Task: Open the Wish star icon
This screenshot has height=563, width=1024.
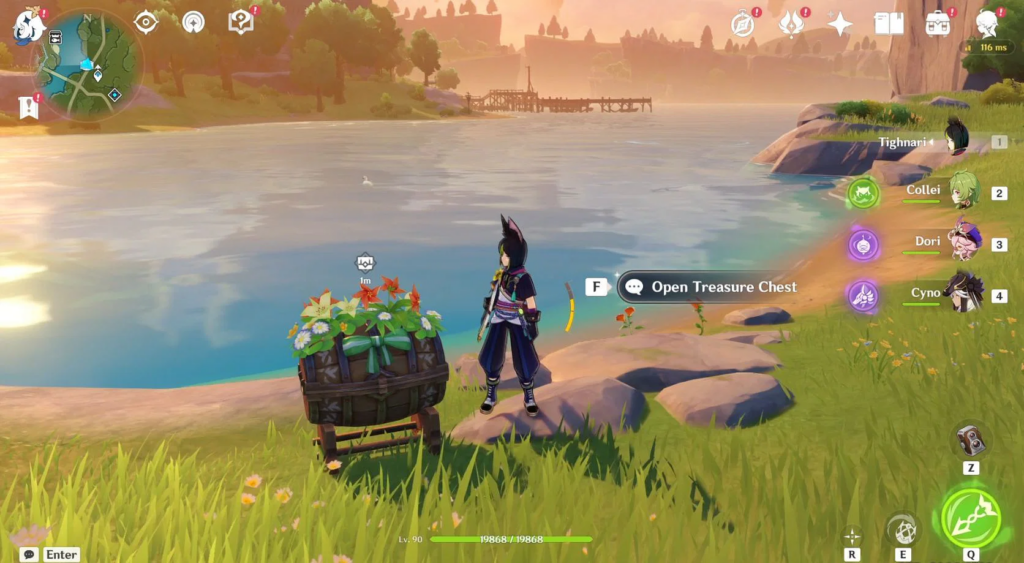Action: 840,24
